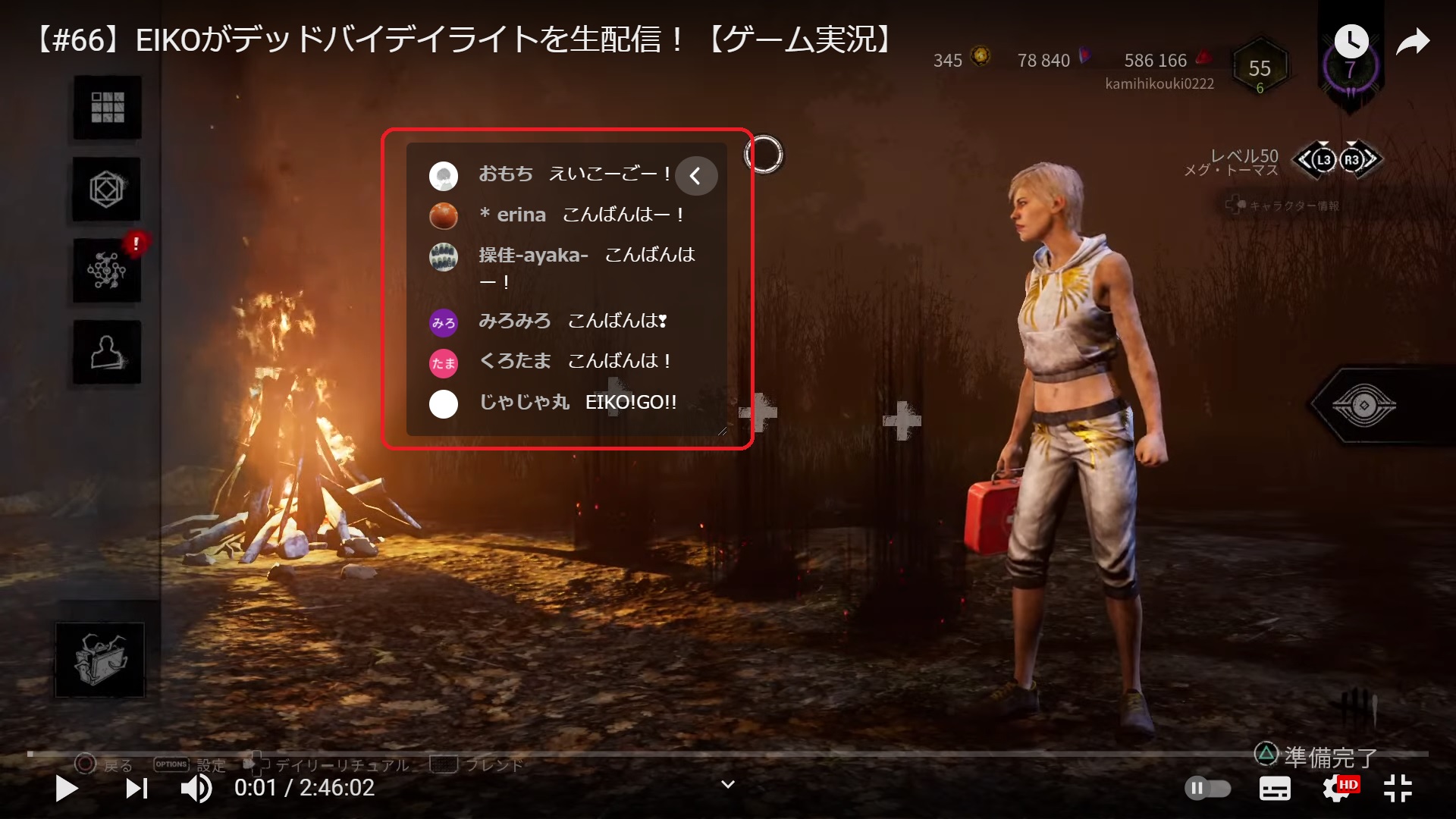Click じゃじゃ丸's avatar in the chat

[x=444, y=404]
